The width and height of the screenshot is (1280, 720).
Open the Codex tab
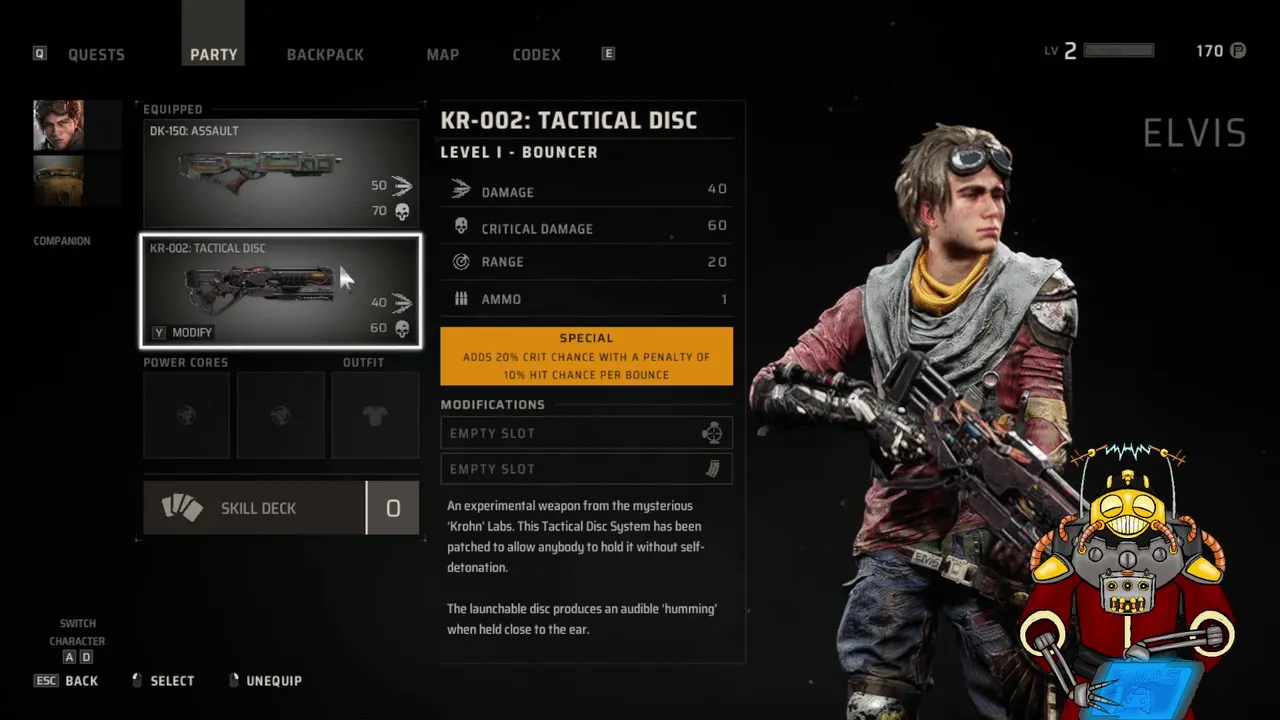click(x=536, y=54)
